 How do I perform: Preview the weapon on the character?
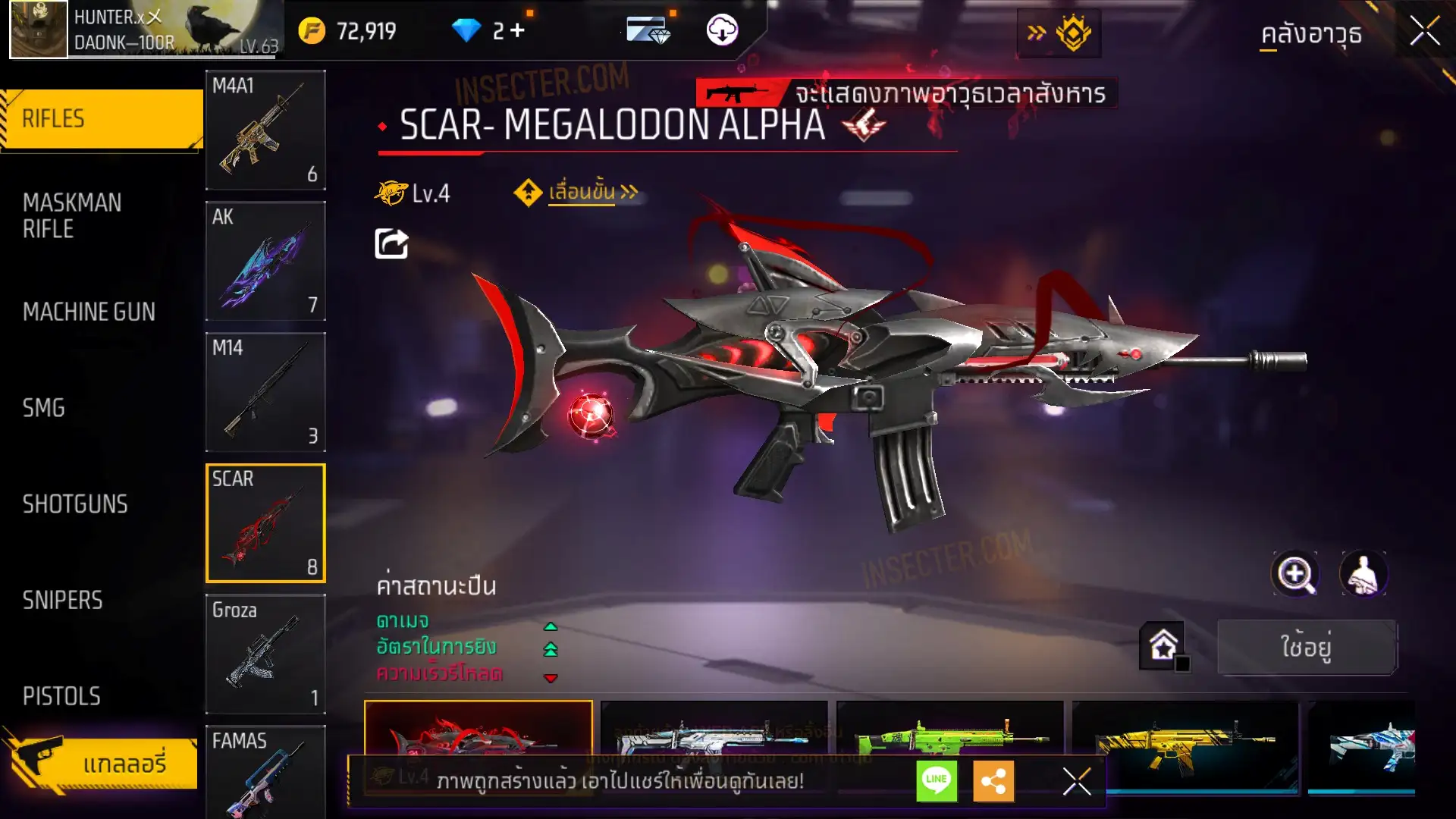pos(1363,574)
